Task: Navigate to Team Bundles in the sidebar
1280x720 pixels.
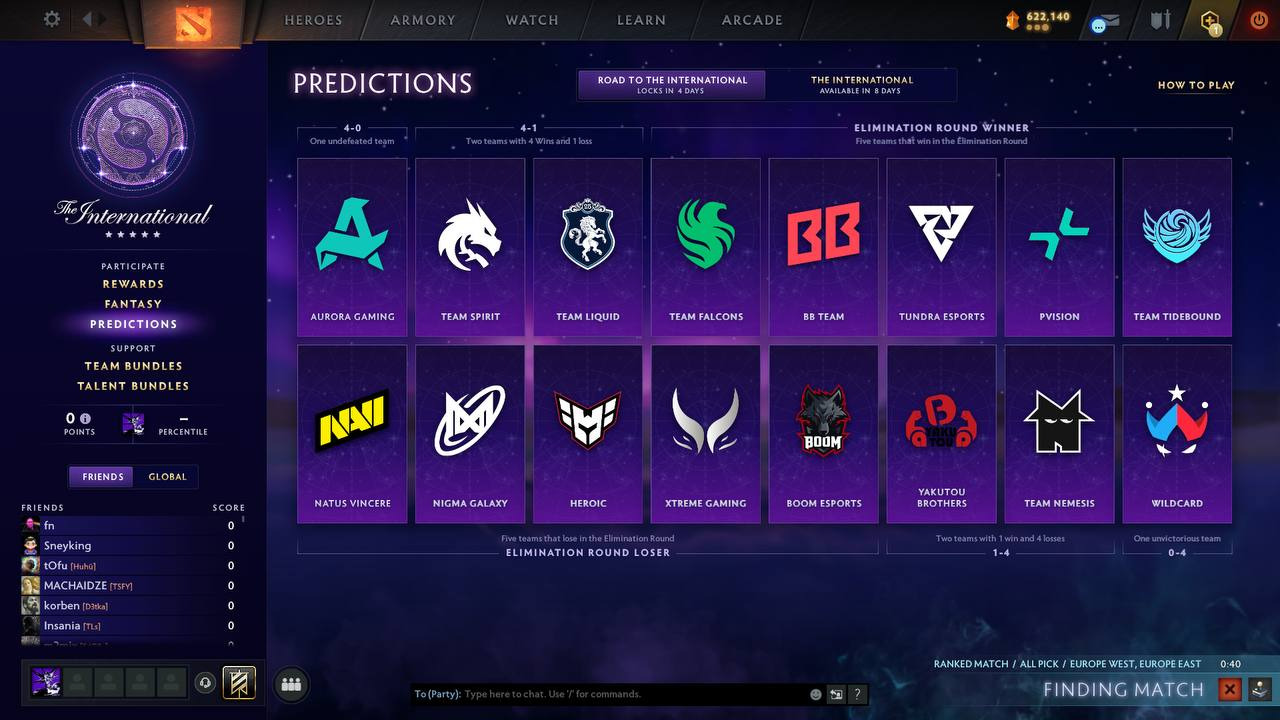Action: (x=133, y=366)
